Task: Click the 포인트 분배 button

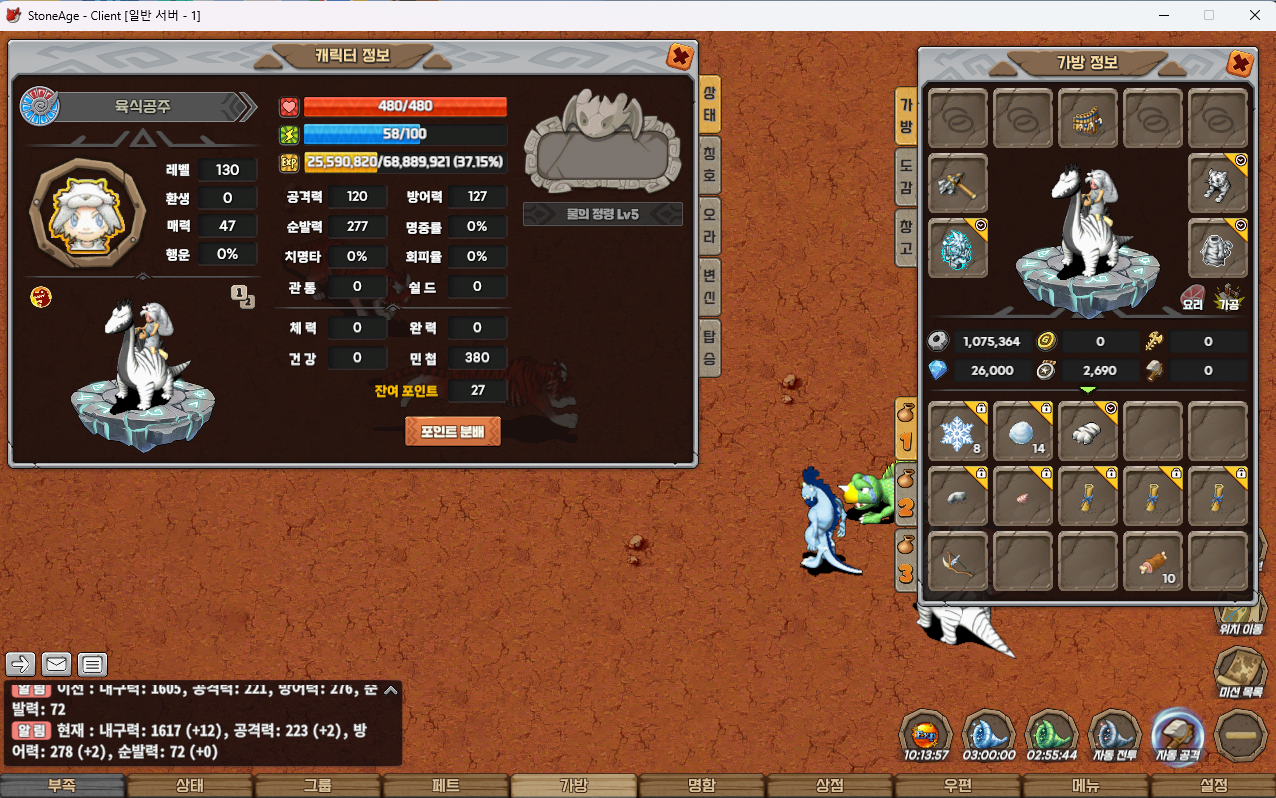Action: coord(452,431)
